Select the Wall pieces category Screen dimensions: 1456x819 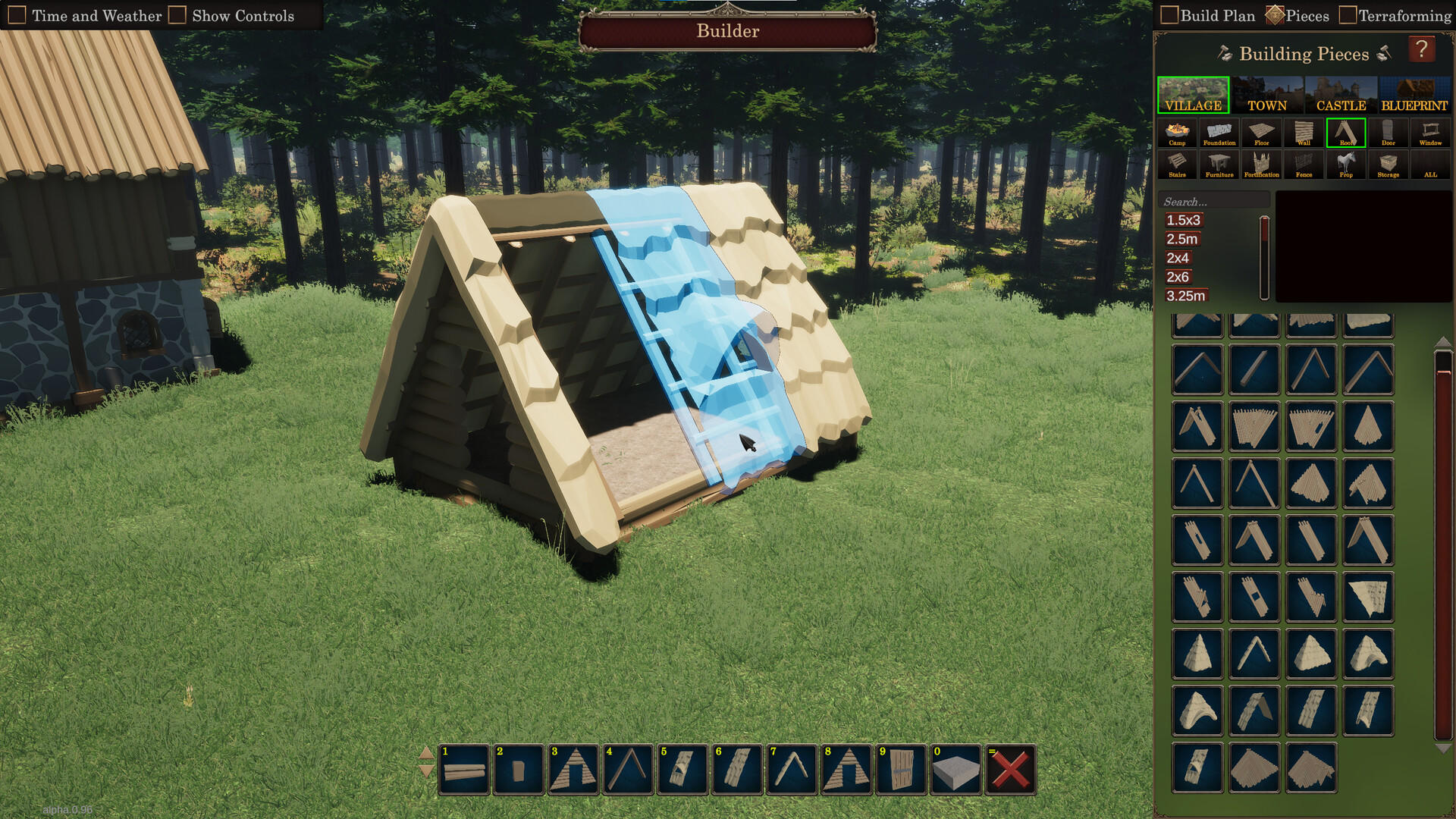pos(1304,133)
